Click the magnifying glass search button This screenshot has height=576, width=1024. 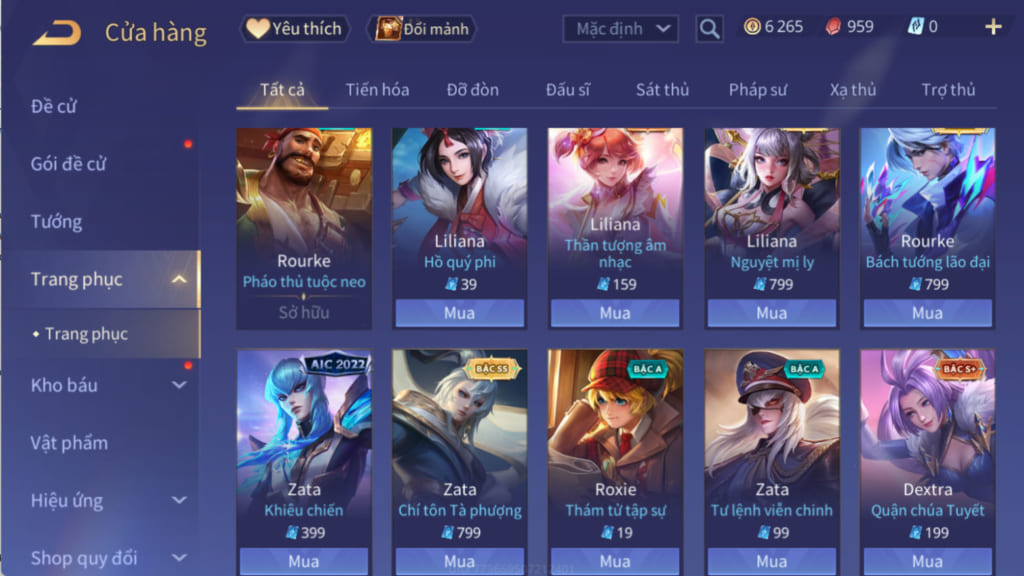pos(709,29)
